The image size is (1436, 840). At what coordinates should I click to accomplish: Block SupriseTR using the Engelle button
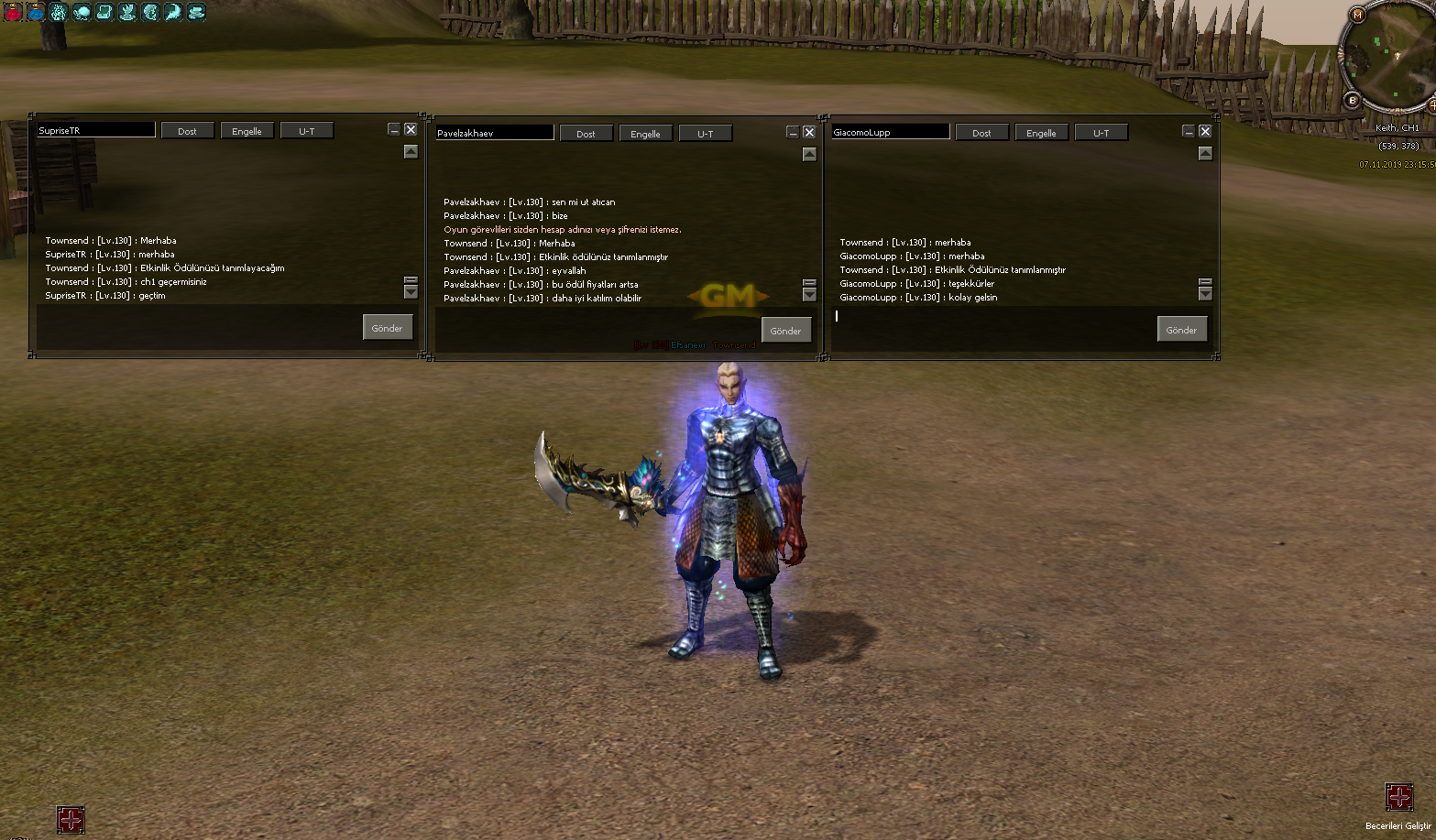[247, 131]
